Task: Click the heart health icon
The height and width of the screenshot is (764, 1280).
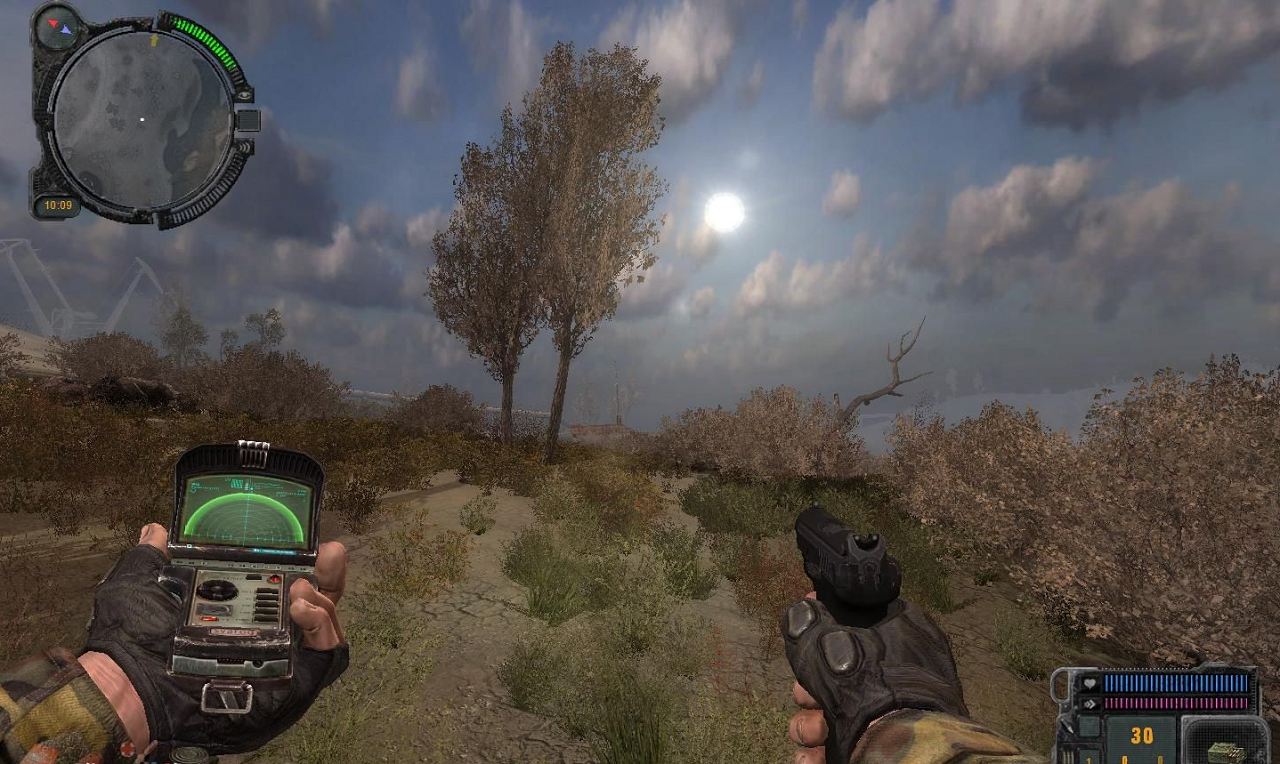Action: pos(1090,683)
